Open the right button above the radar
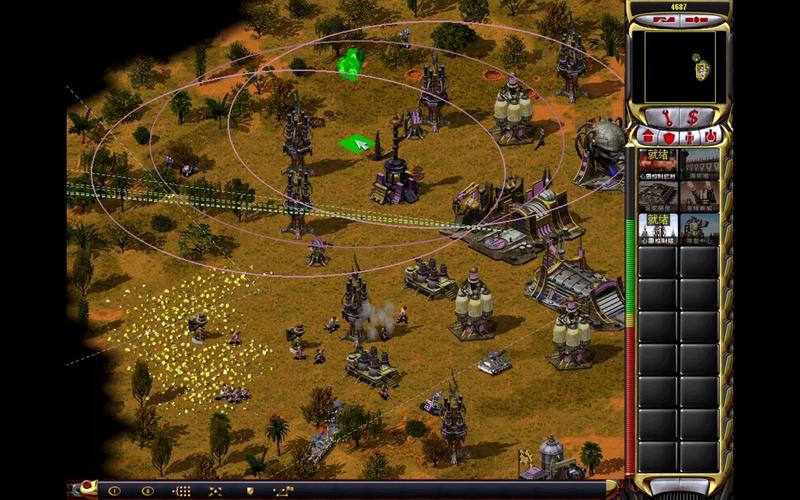 click(699, 19)
